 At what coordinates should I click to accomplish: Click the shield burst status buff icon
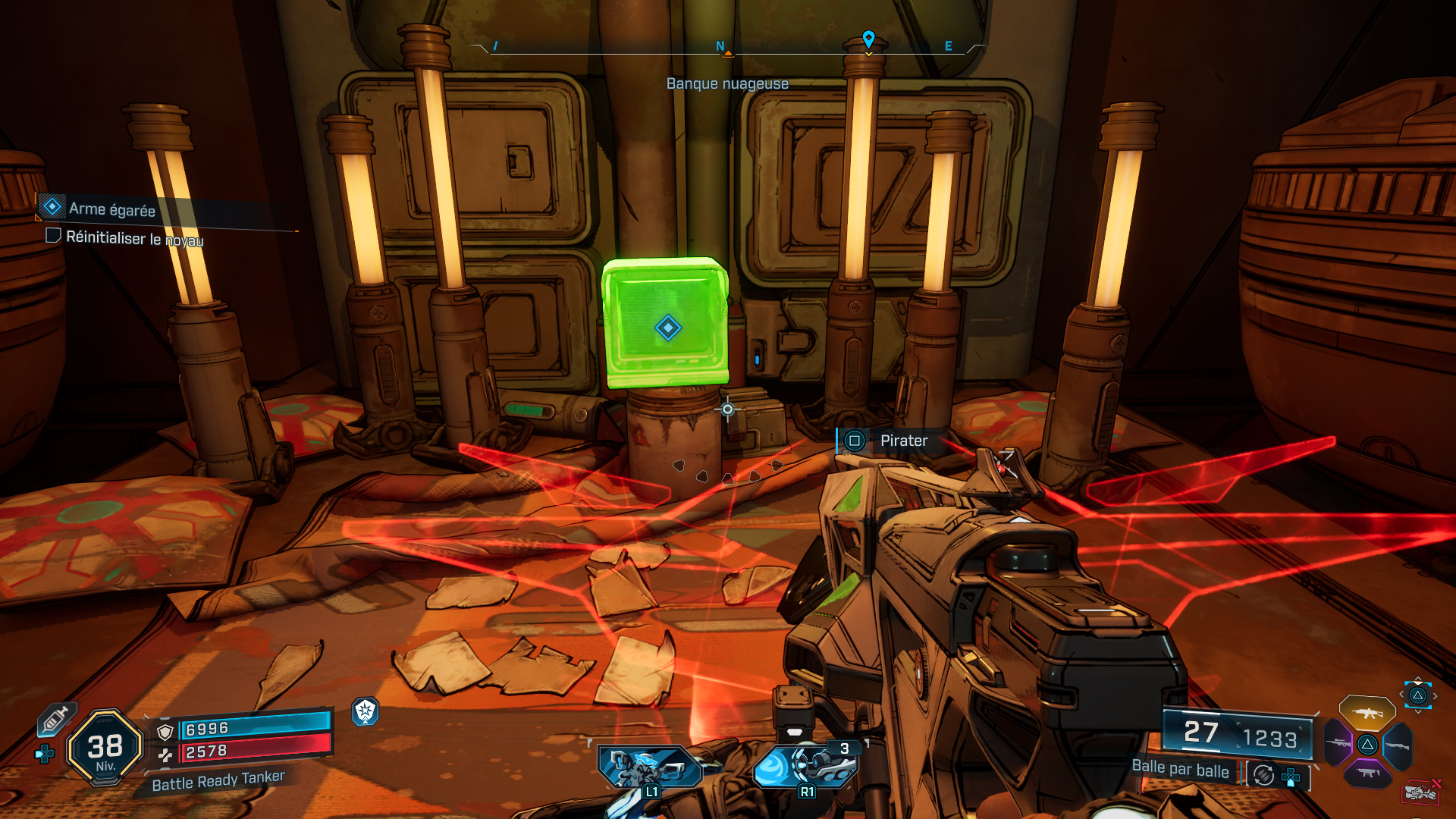point(366,711)
